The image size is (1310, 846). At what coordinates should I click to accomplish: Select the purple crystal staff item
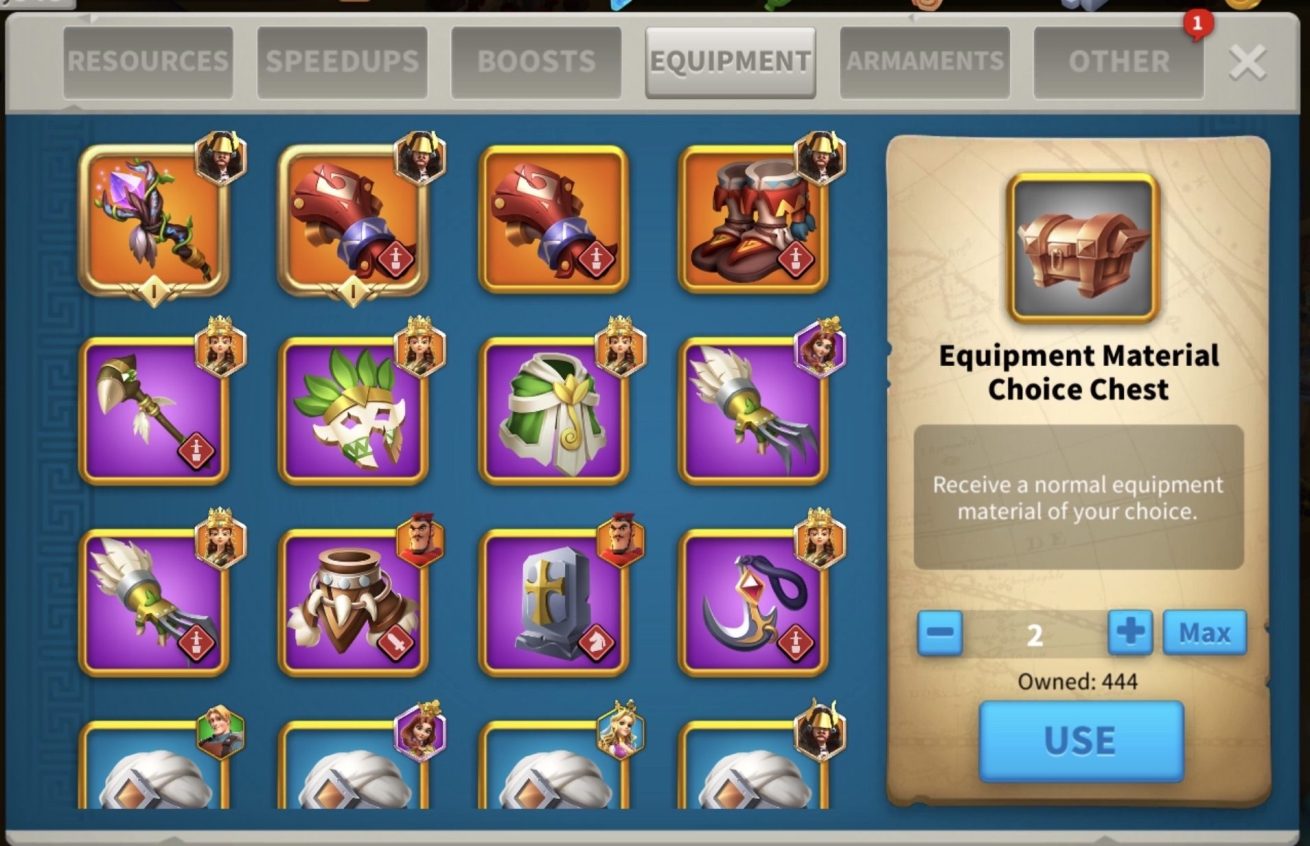[x=153, y=220]
